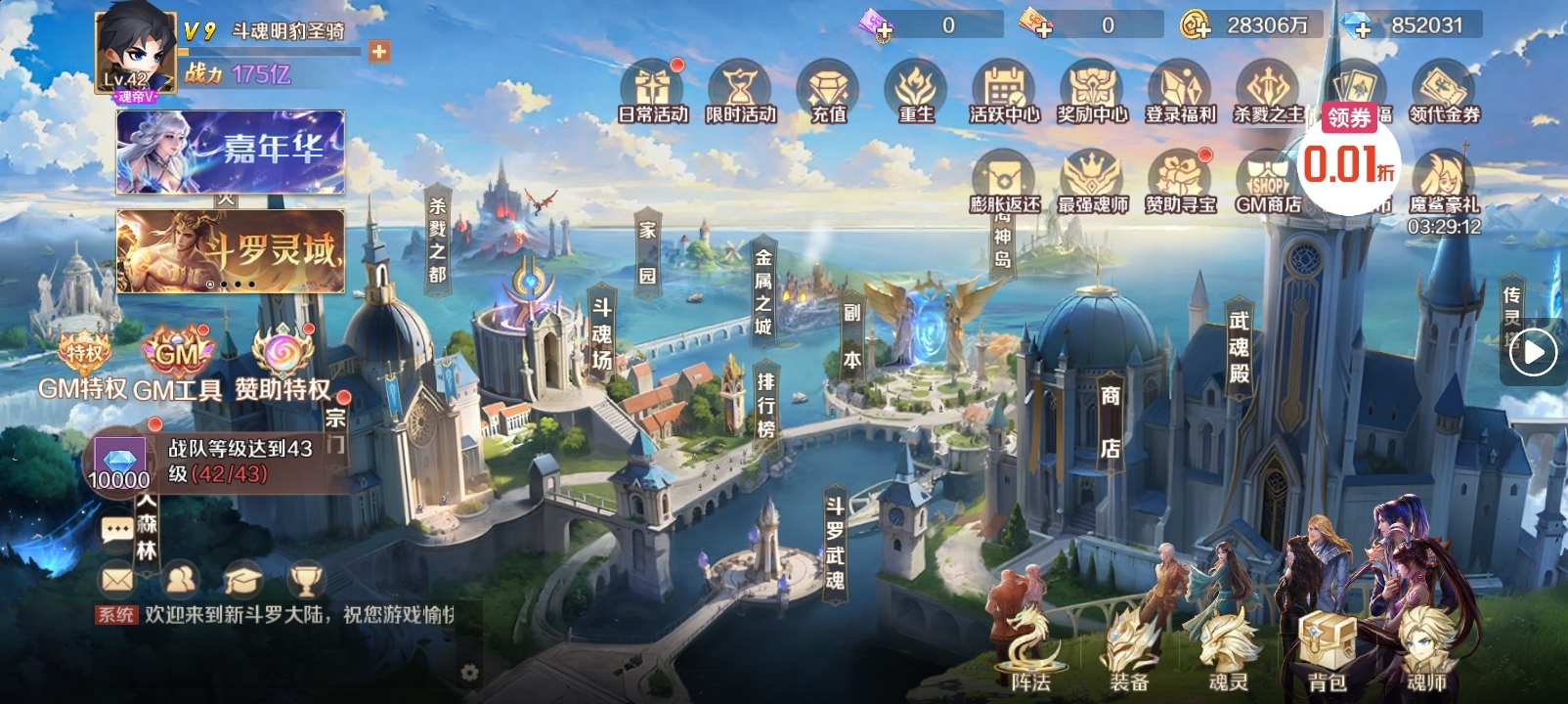Open the 赞助寻宝 treasure hunt icon
Image resolution: width=1568 pixels, height=704 pixels.
tap(1180, 180)
